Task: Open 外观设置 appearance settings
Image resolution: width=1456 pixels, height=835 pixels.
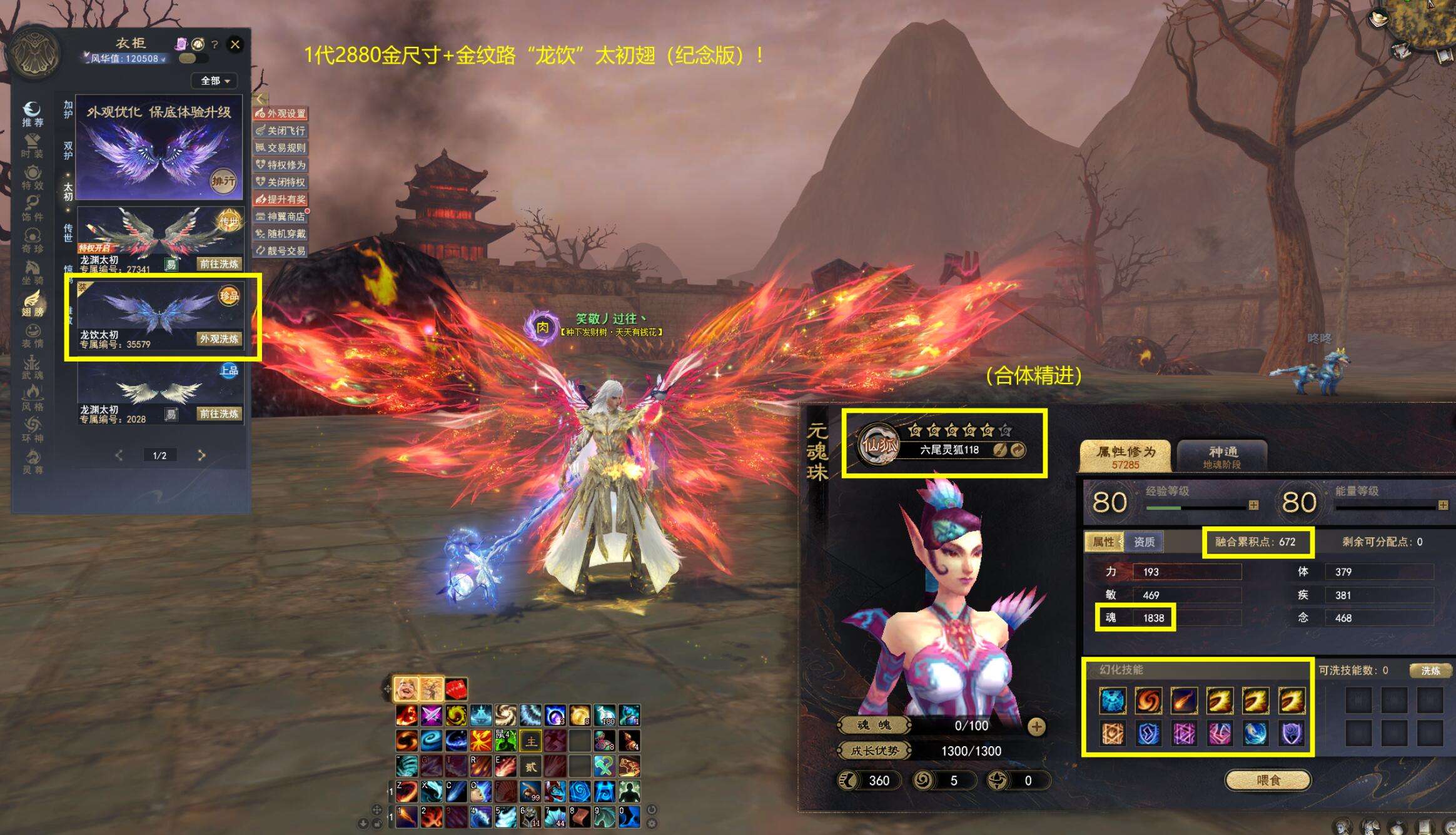Action: [281, 113]
